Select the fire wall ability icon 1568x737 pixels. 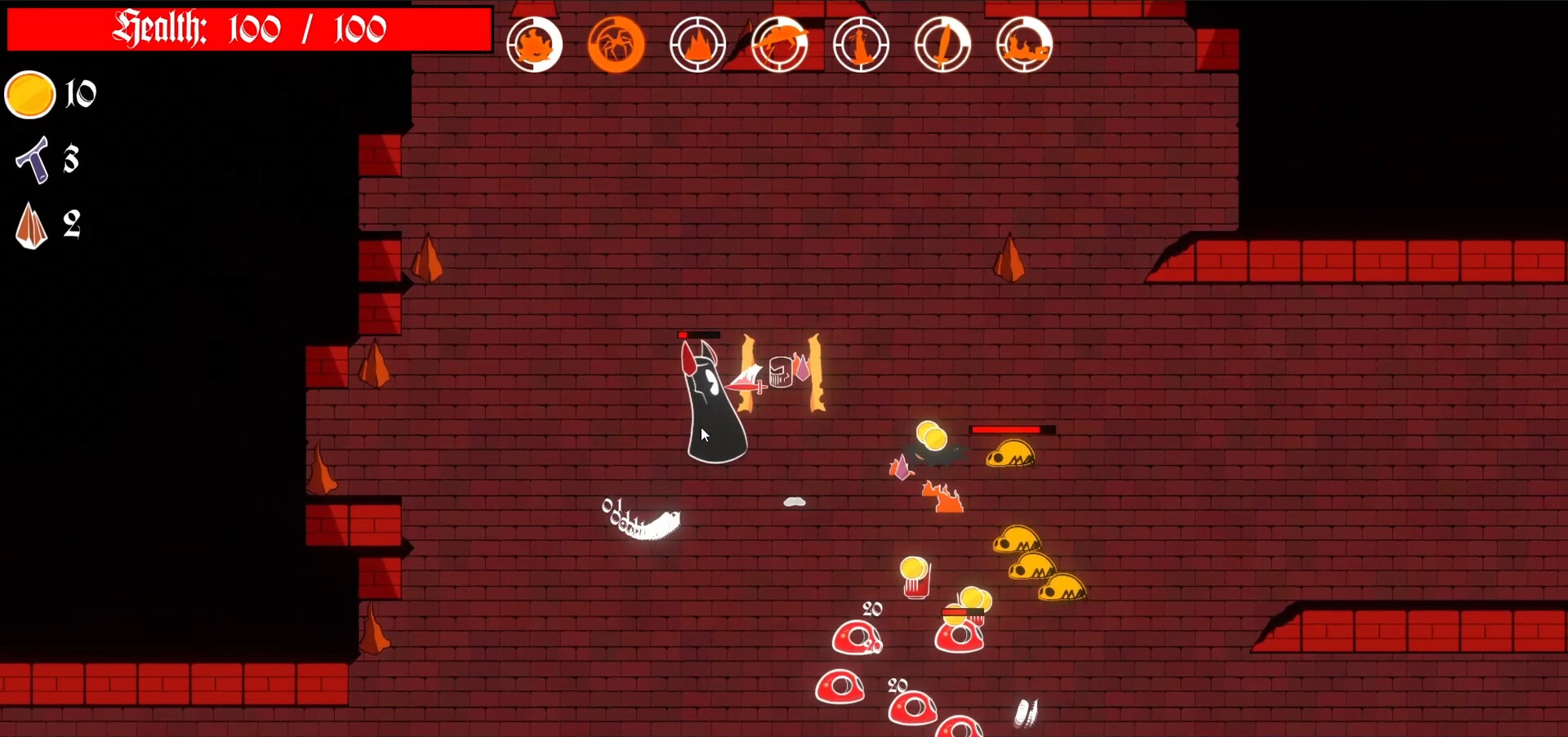(1025, 43)
